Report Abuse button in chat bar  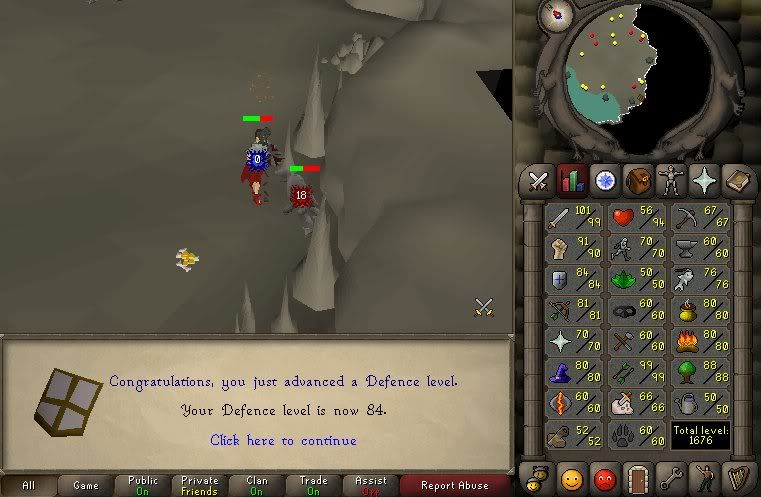454,485
